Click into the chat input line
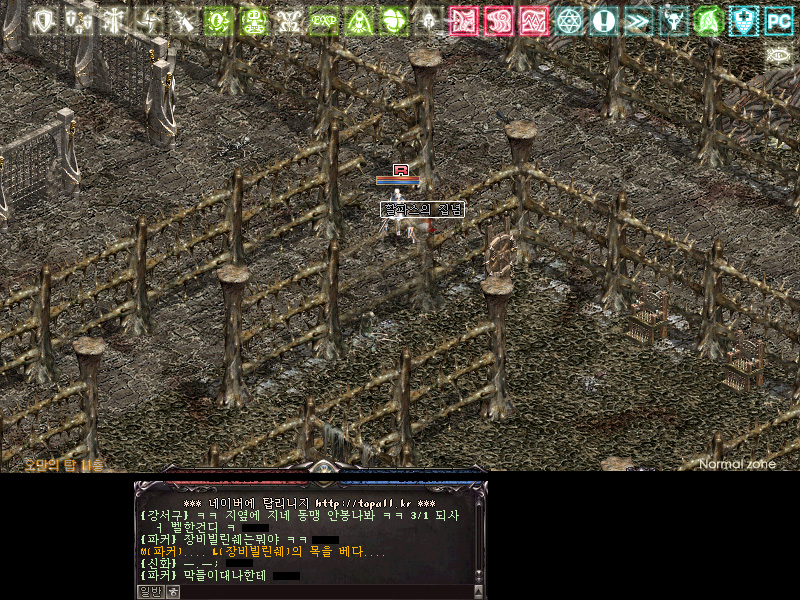The height and width of the screenshot is (600, 800). click(x=320, y=591)
